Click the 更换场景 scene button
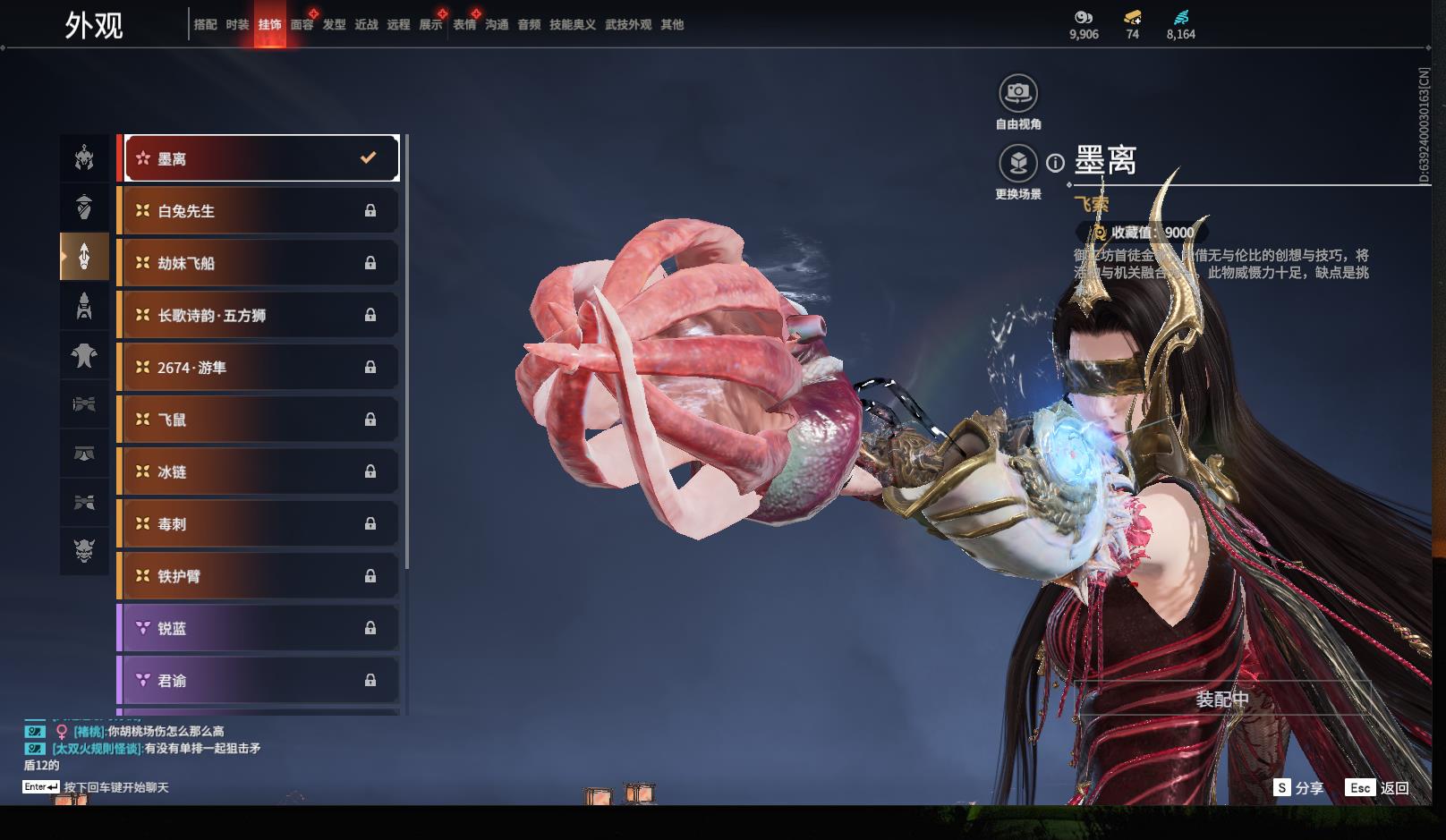The image size is (1446, 840). (1018, 164)
